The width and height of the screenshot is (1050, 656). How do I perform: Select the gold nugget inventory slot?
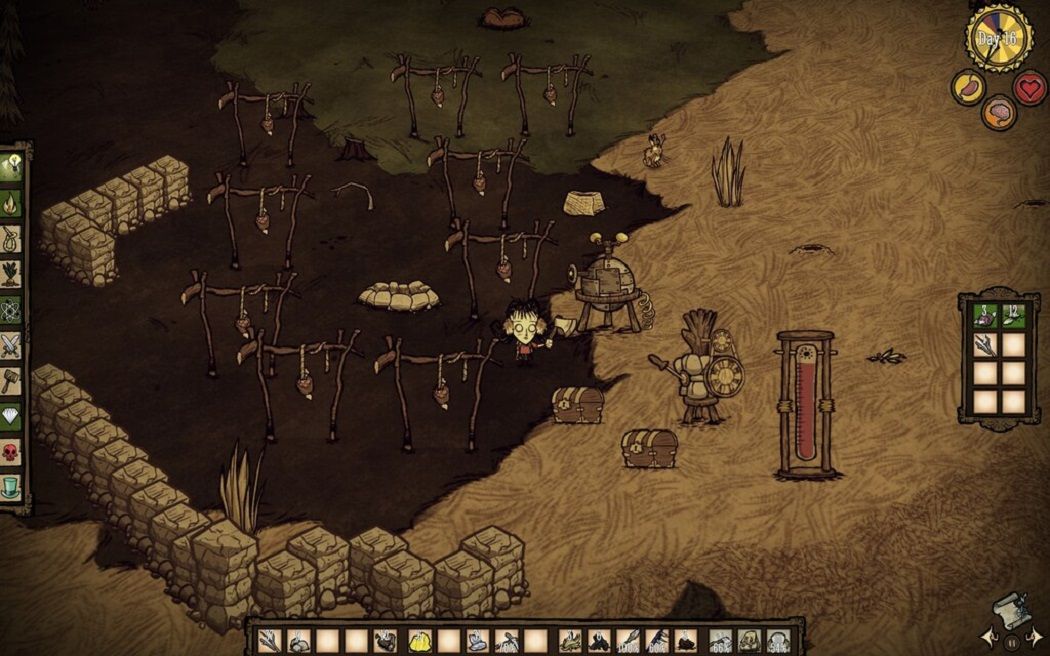click(x=419, y=640)
